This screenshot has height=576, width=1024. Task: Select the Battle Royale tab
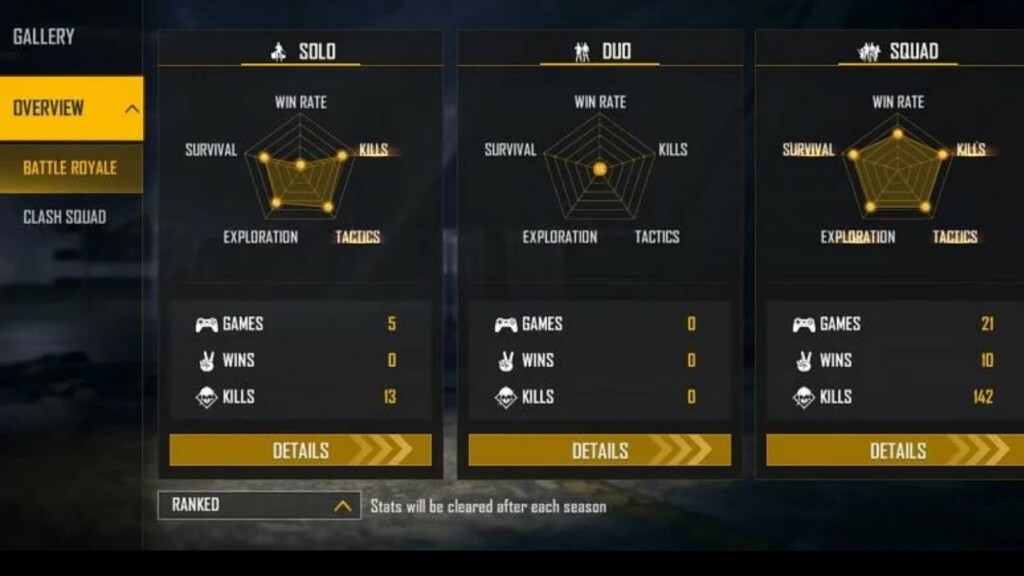pyautogui.click(x=70, y=167)
